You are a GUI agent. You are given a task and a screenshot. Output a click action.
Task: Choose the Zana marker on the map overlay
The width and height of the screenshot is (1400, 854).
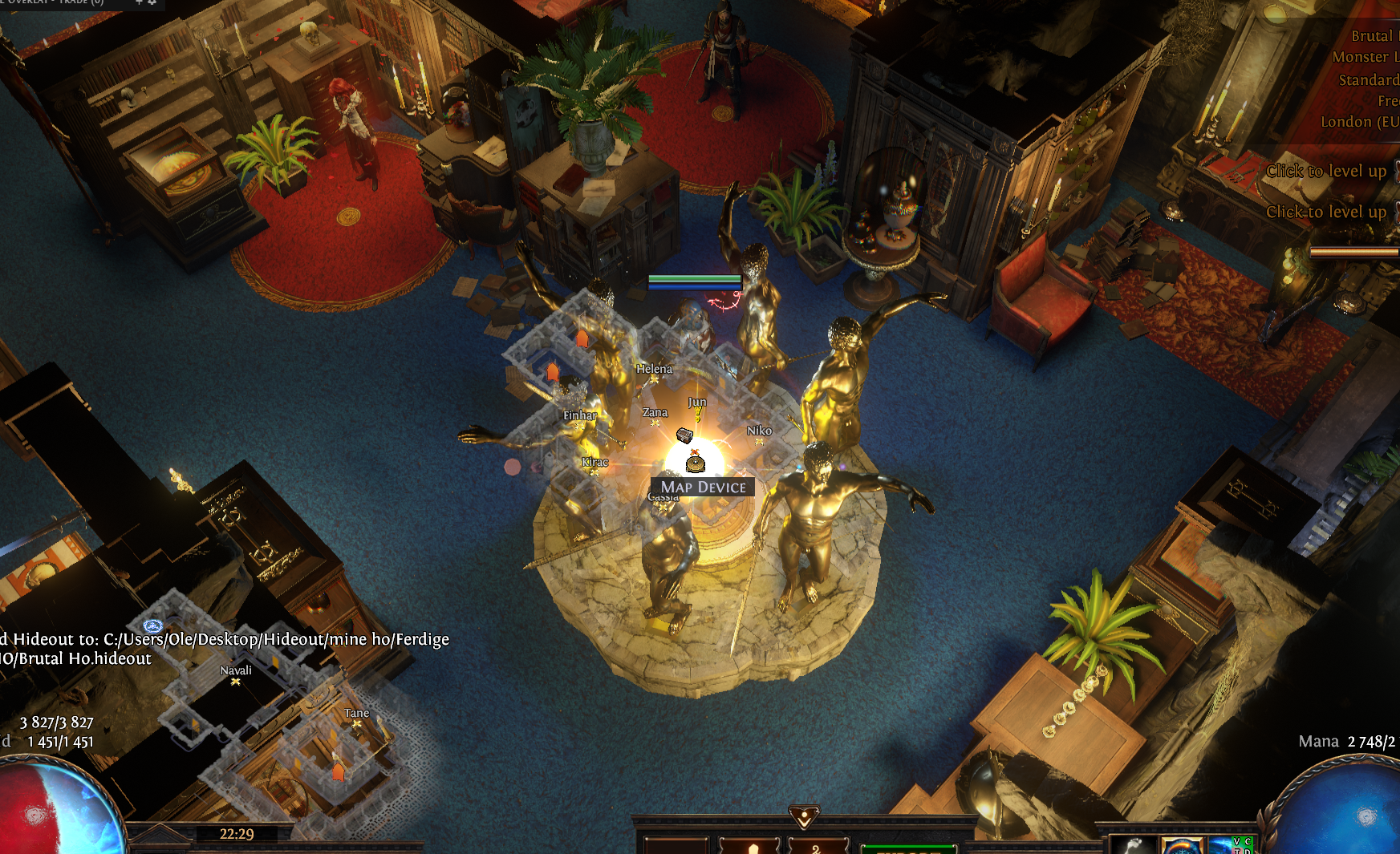point(655,423)
